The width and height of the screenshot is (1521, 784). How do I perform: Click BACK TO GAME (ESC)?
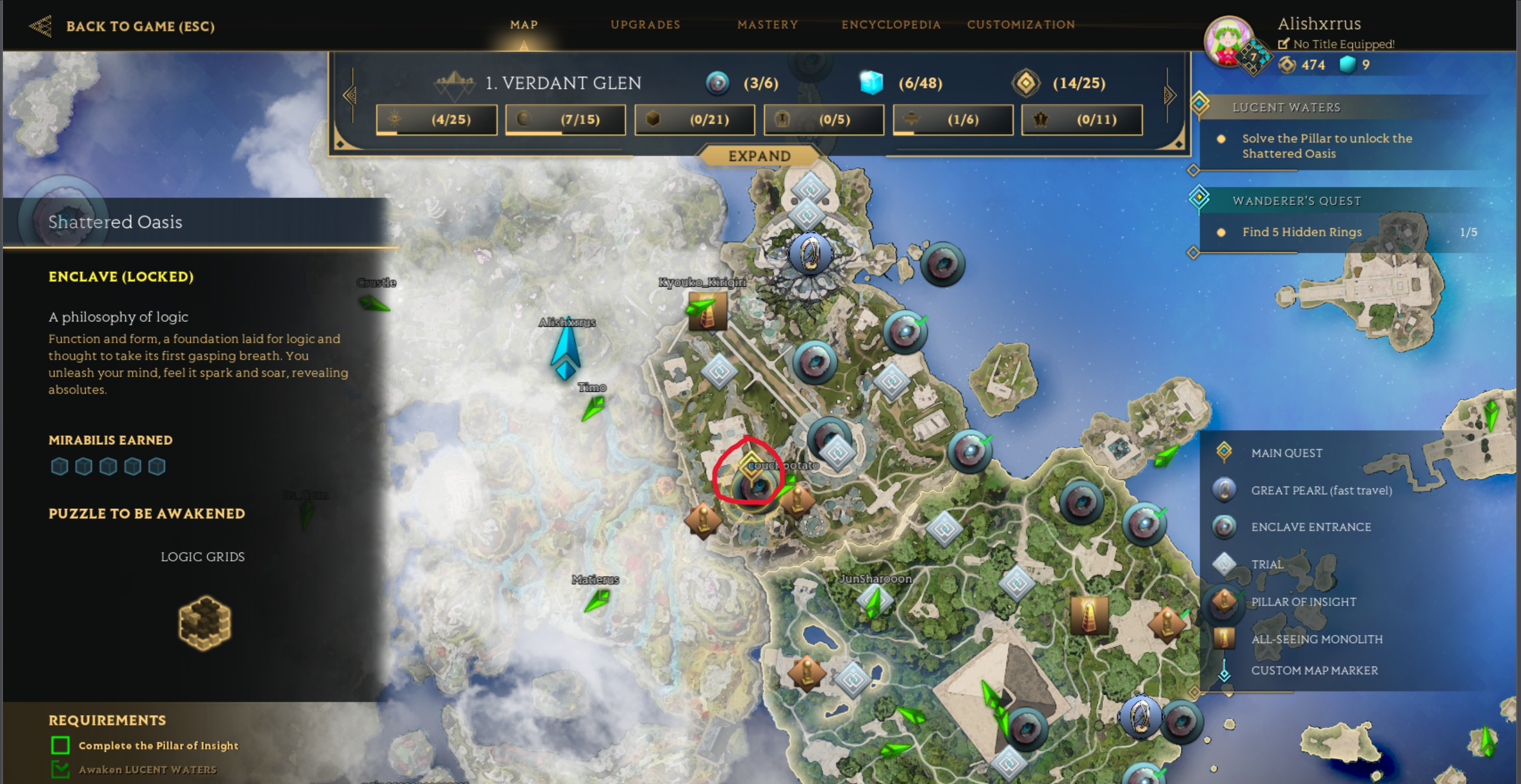point(141,26)
